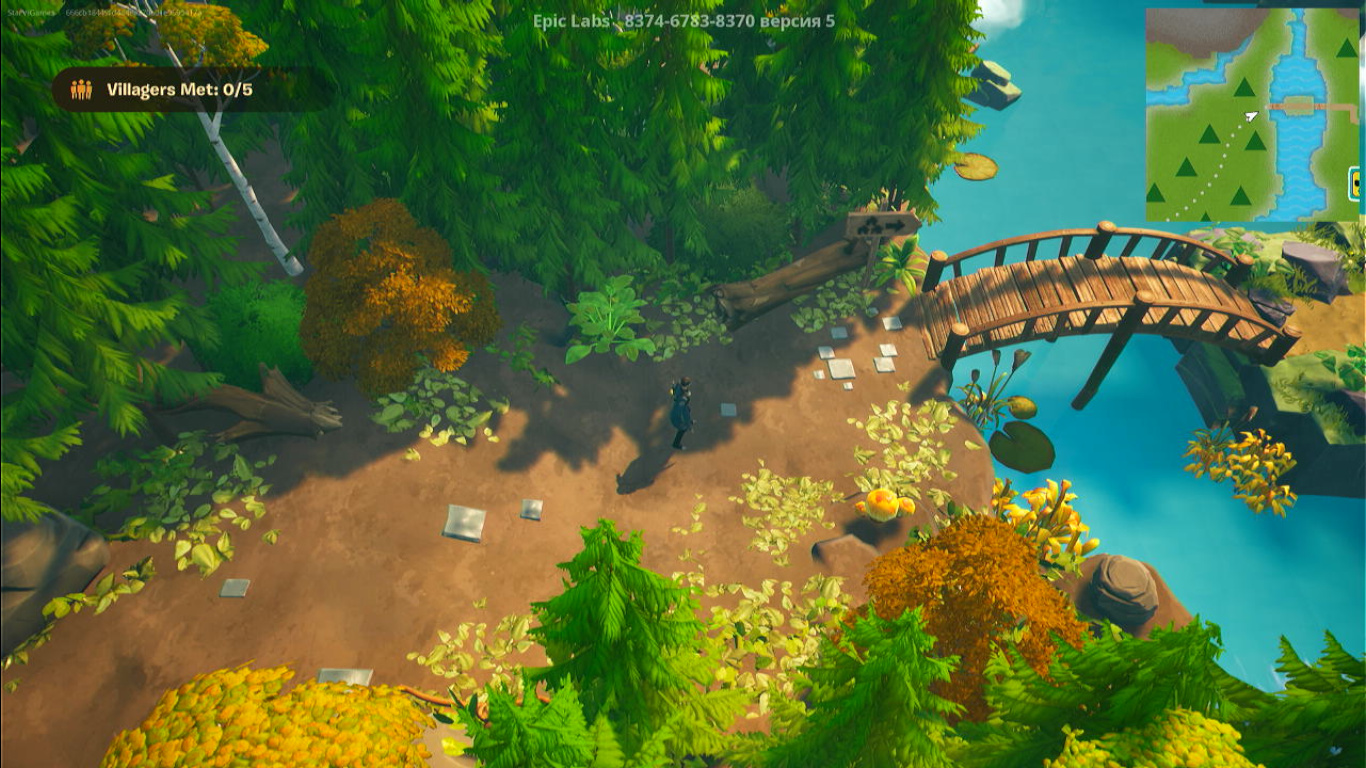Click the yellow icon beside the minimap

pyautogui.click(x=1357, y=183)
